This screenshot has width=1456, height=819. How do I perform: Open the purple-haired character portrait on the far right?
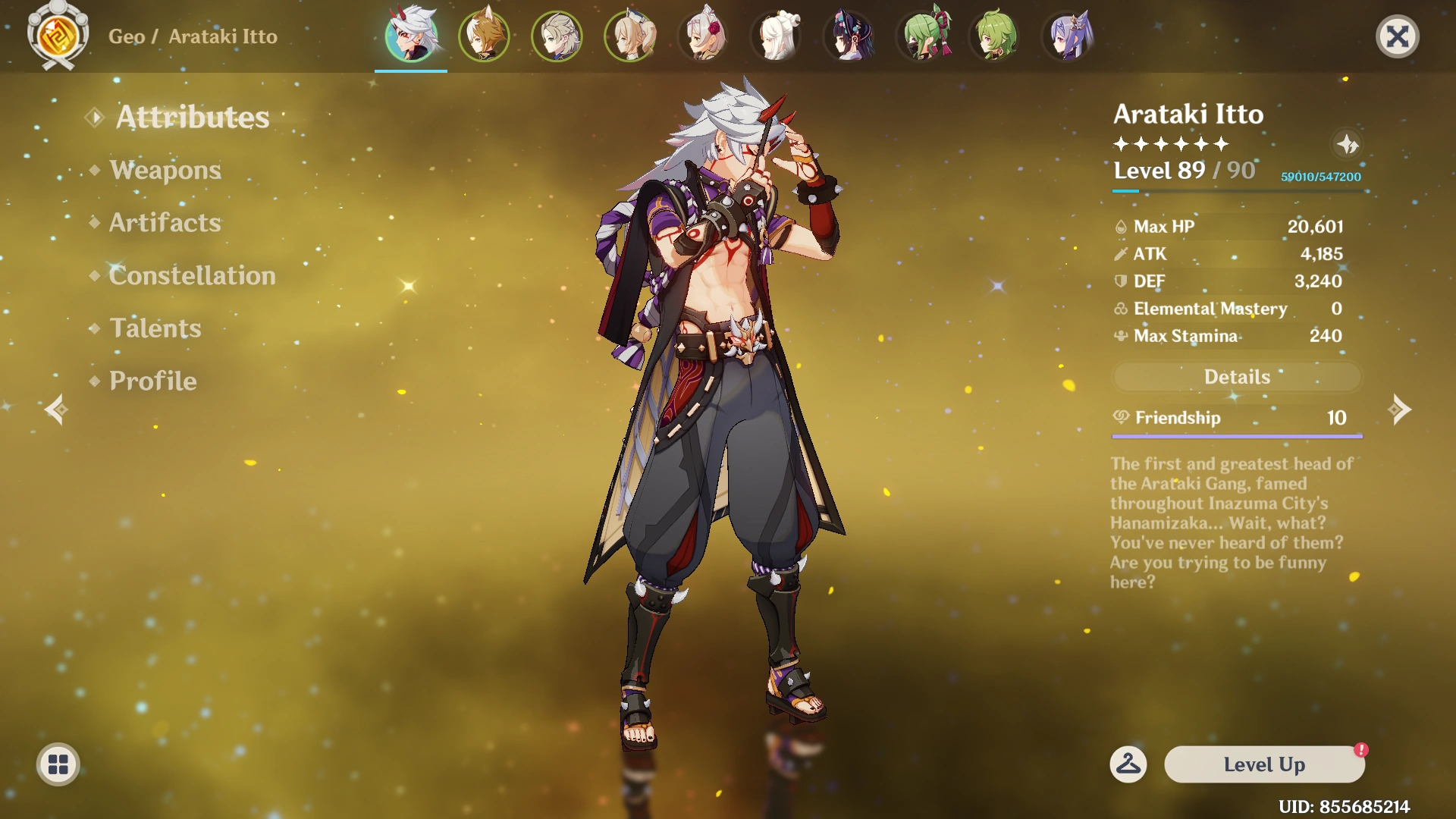(x=1069, y=36)
